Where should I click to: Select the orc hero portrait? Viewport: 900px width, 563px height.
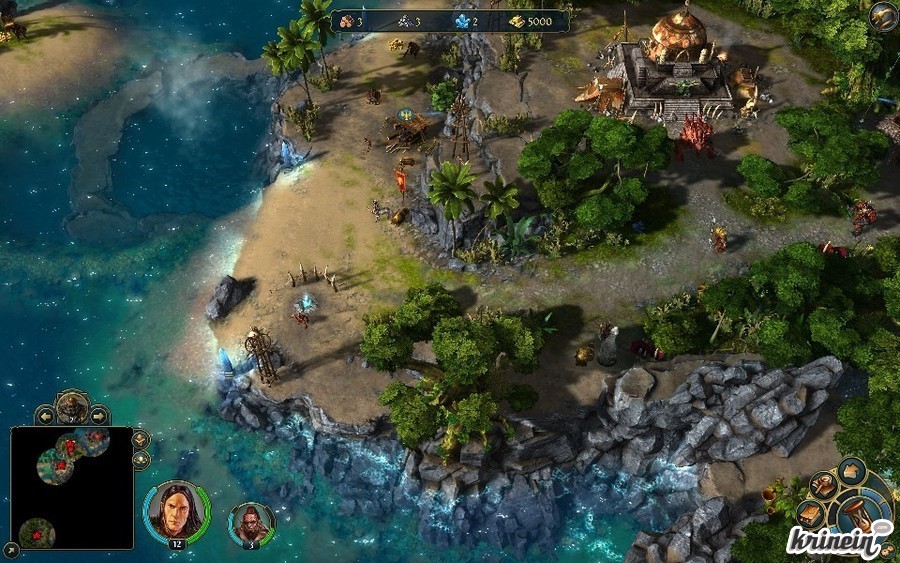pyautogui.click(x=251, y=523)
